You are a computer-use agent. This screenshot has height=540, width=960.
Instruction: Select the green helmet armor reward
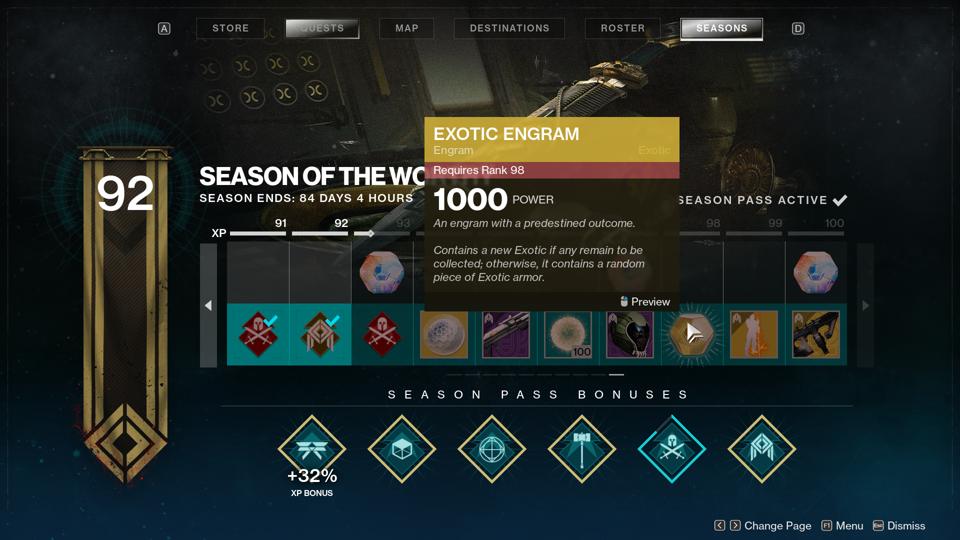630,335
